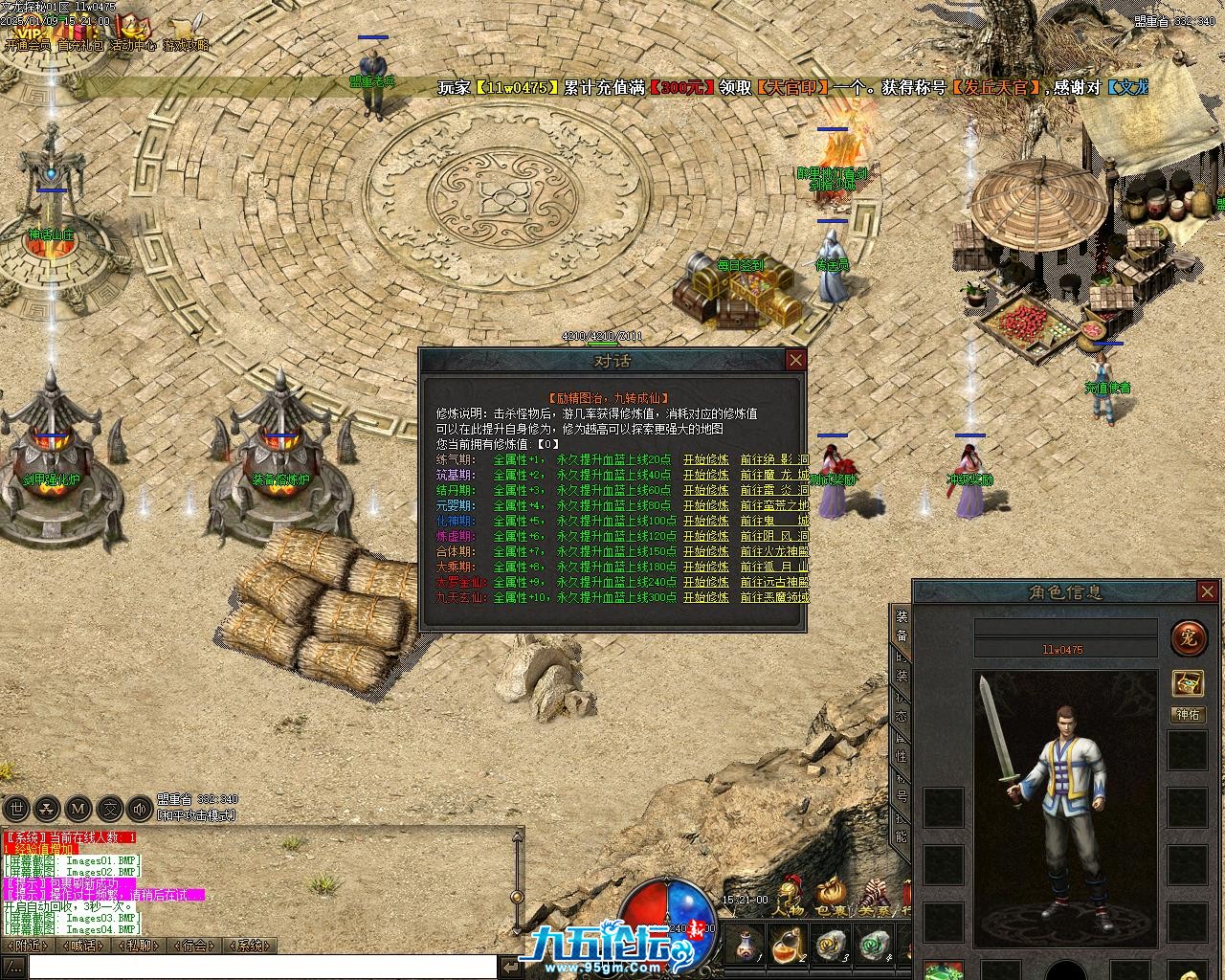Select the 行会 guild chat channel

pos(194,946)
